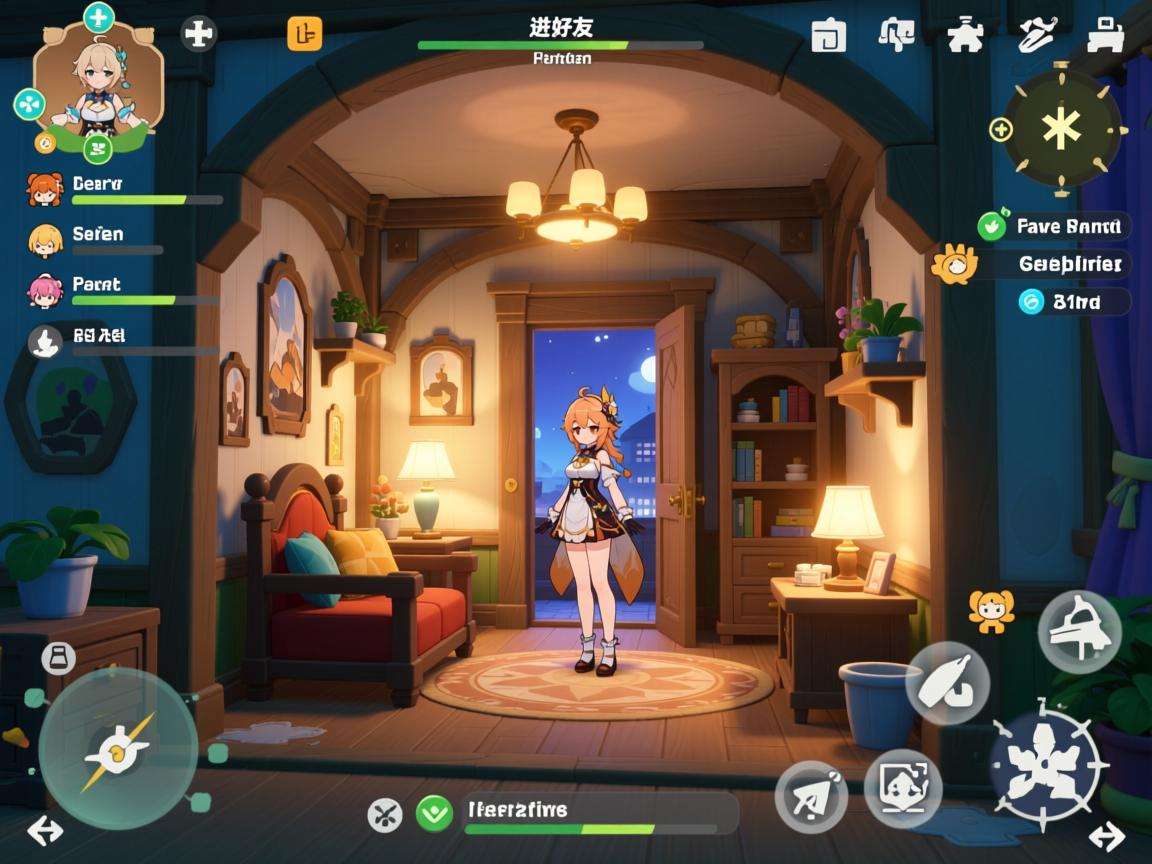The height and width of the screenshot is (864, 1152).
Task: Use the bottle skill button
Action: pos(947,683)
